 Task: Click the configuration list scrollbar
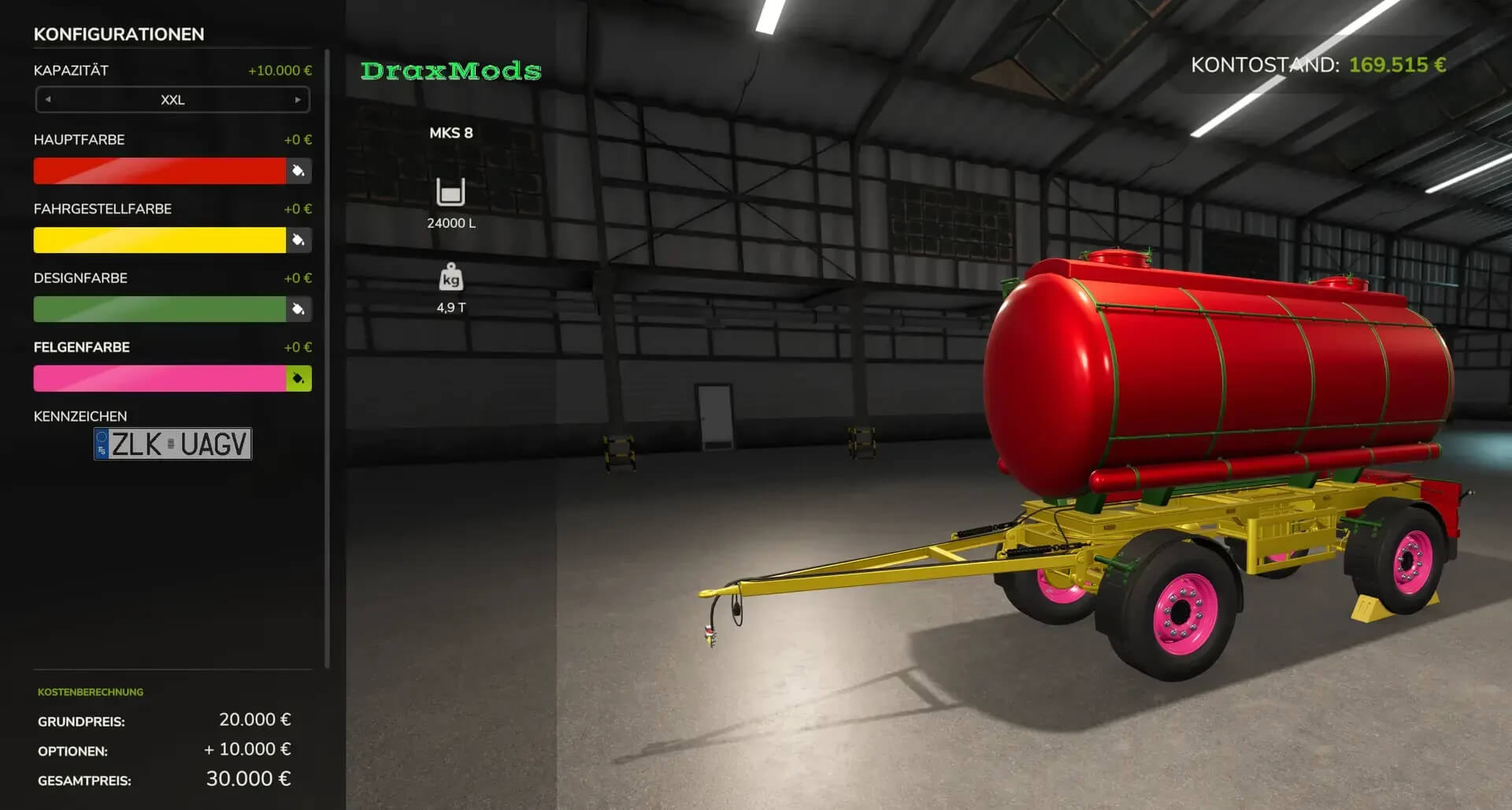[x=327, y=359]
